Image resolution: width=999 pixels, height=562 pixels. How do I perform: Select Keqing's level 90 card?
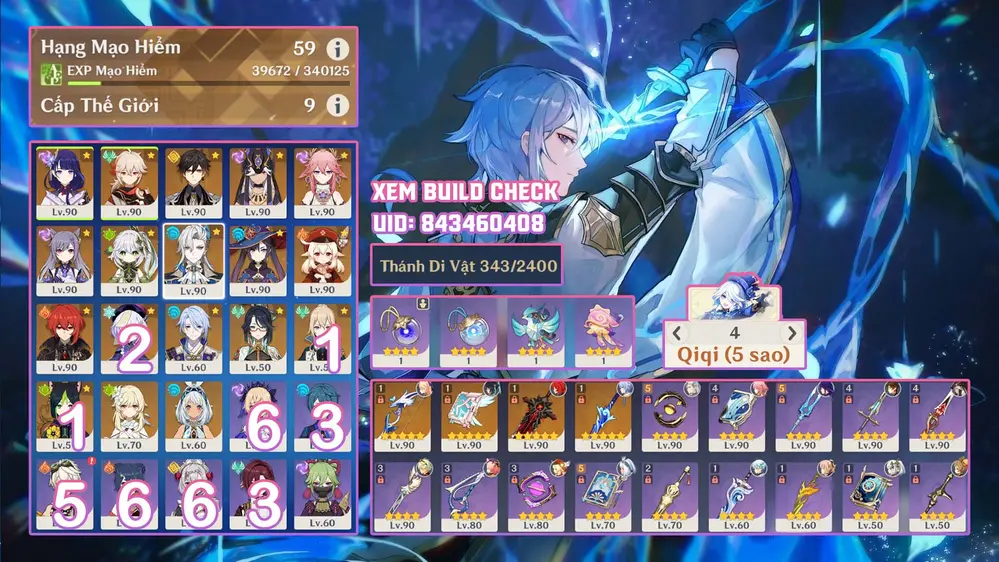pos(65,259)
